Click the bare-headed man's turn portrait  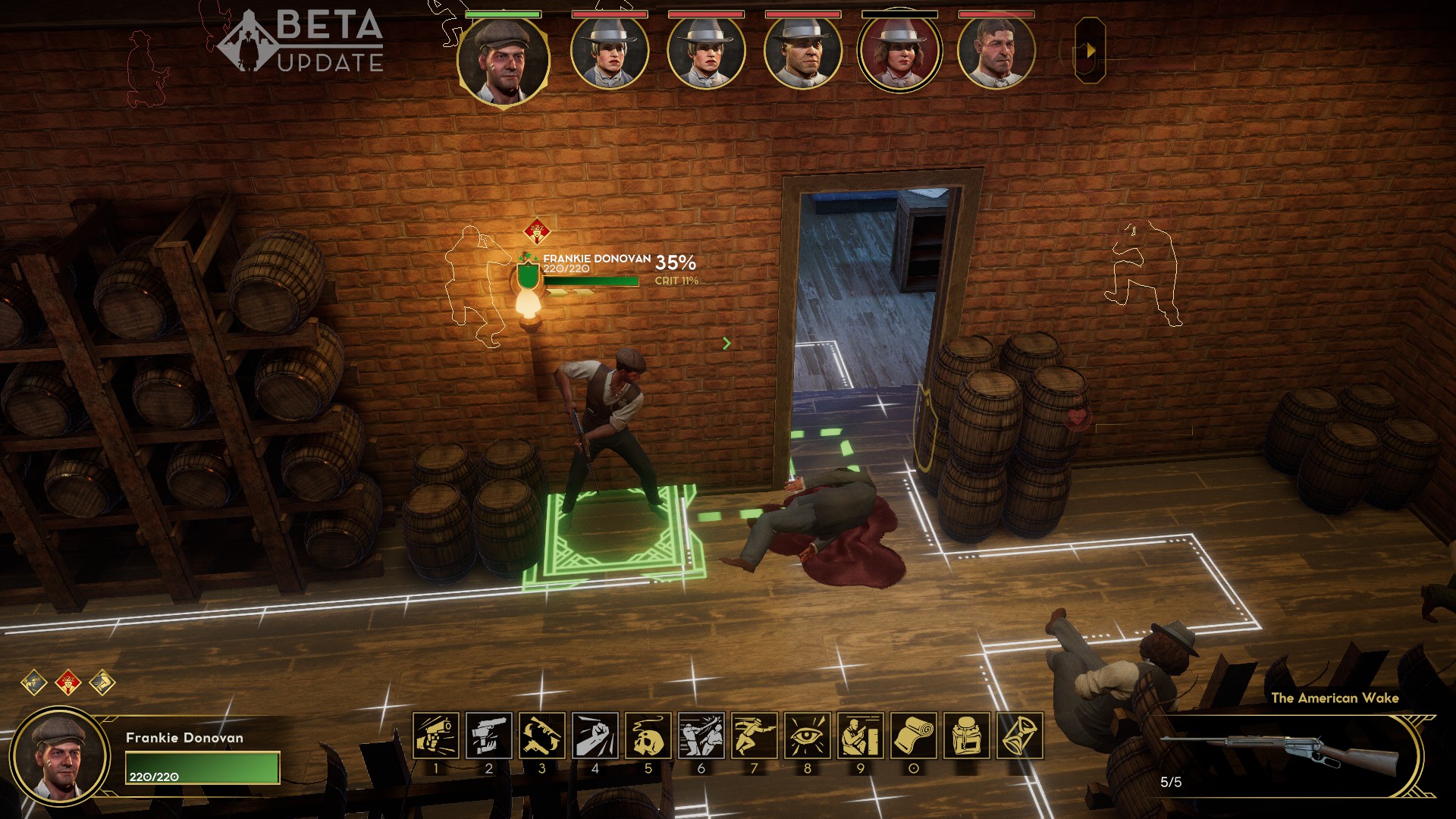pos(996,52)
